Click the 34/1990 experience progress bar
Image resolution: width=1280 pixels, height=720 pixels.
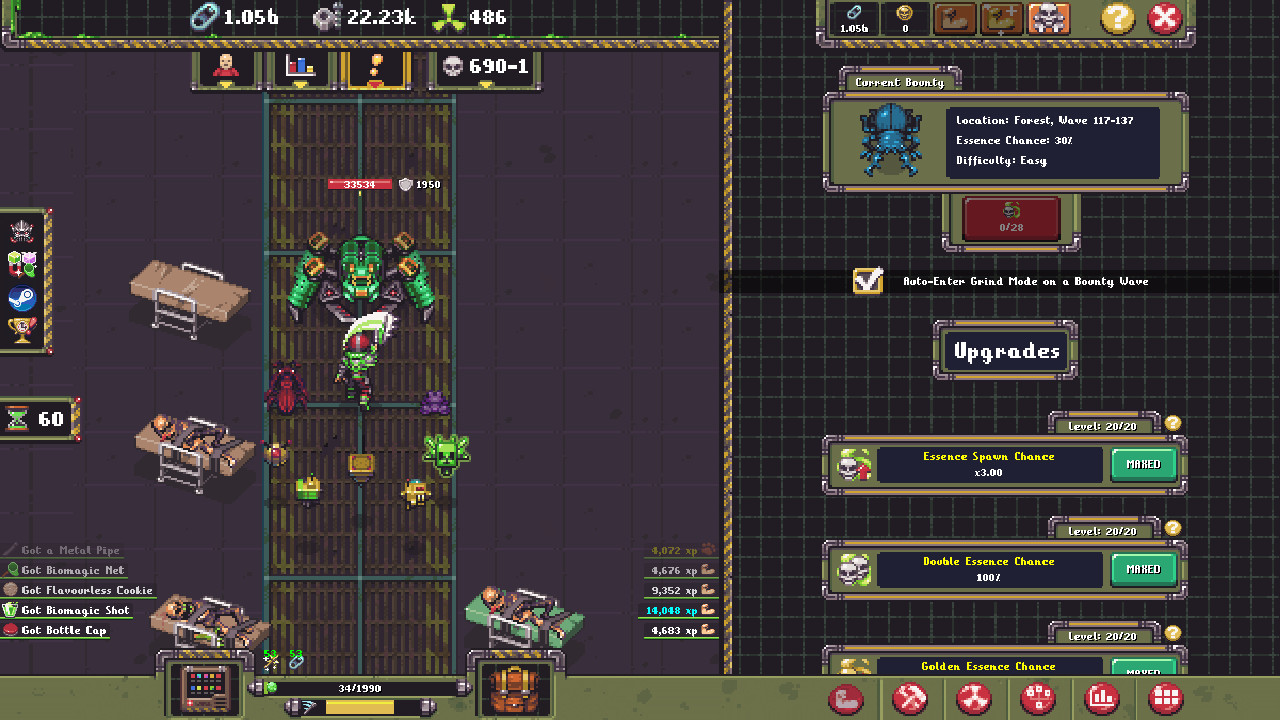[360, 688]
